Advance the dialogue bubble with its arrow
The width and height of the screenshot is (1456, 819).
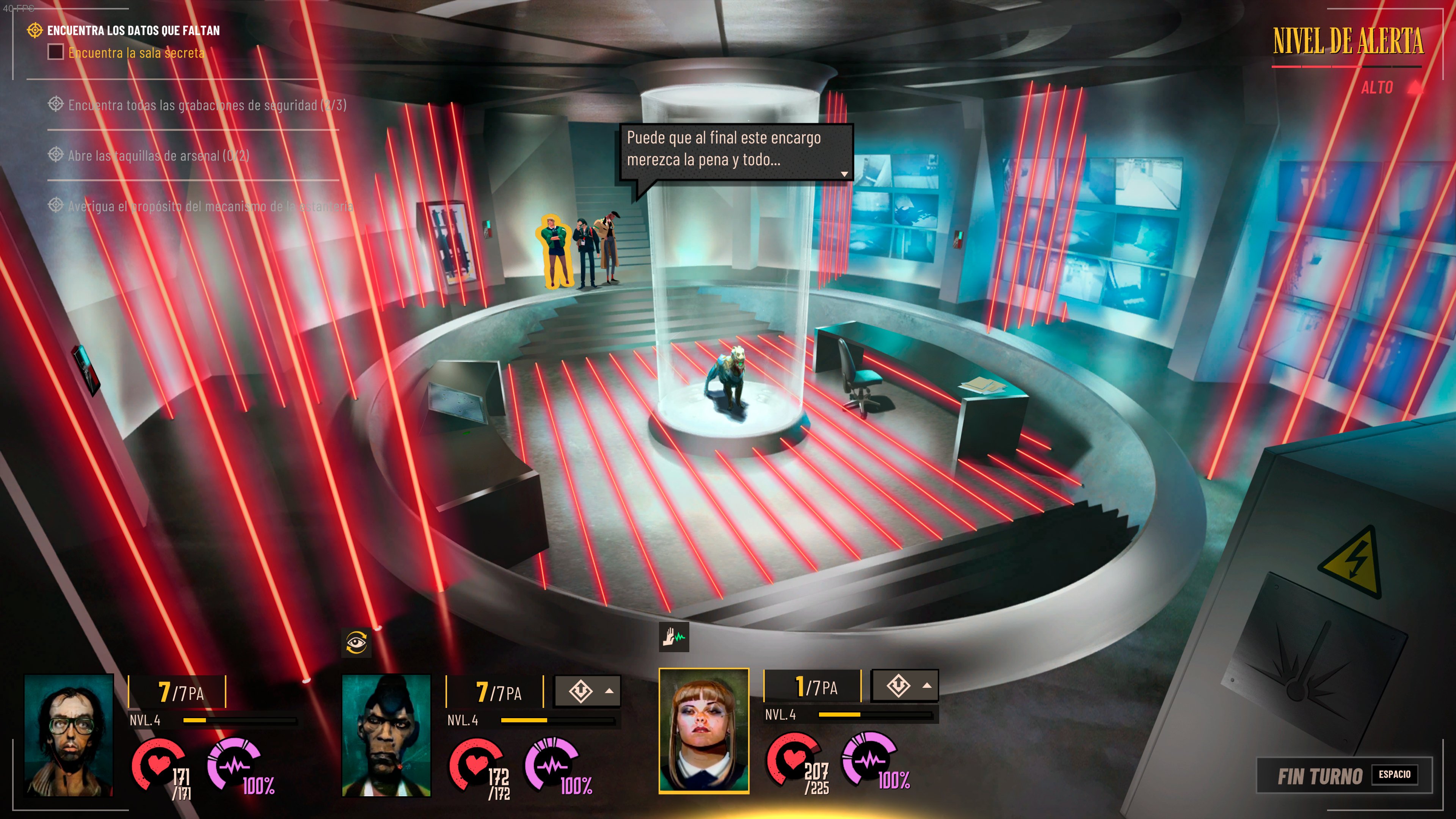point(844,174)
